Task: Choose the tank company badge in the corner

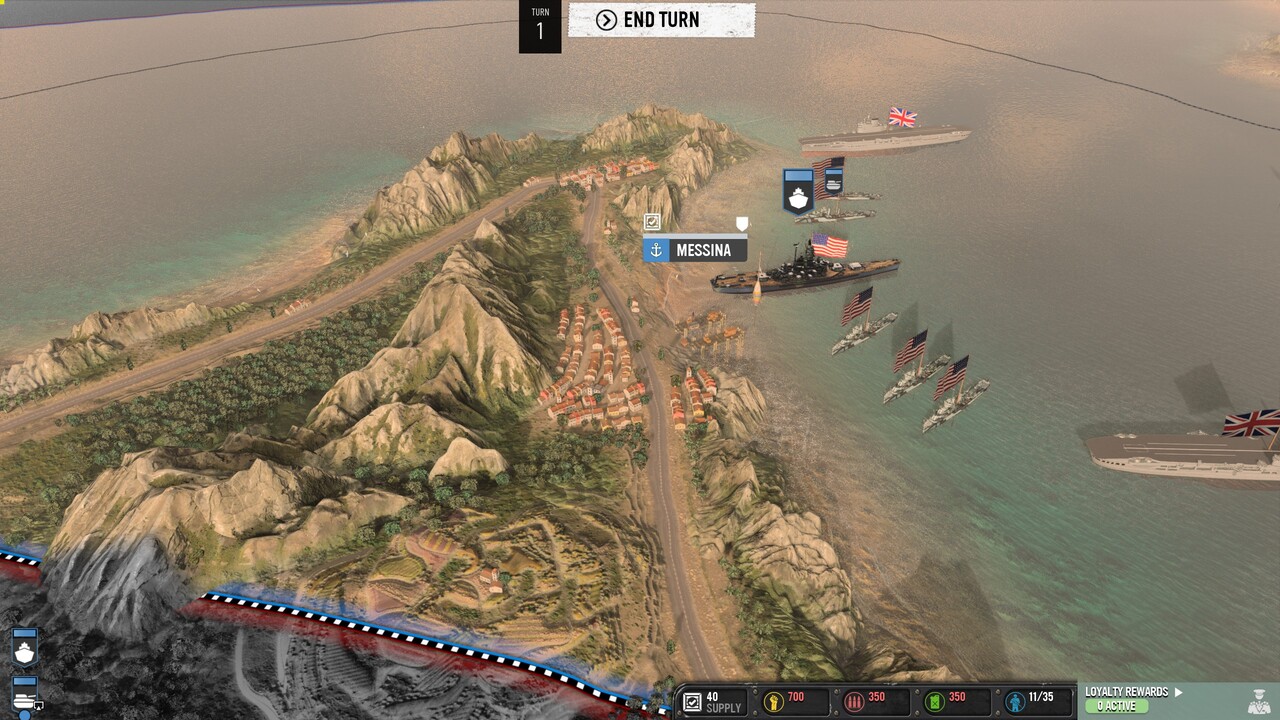Action: pos(24,693)
